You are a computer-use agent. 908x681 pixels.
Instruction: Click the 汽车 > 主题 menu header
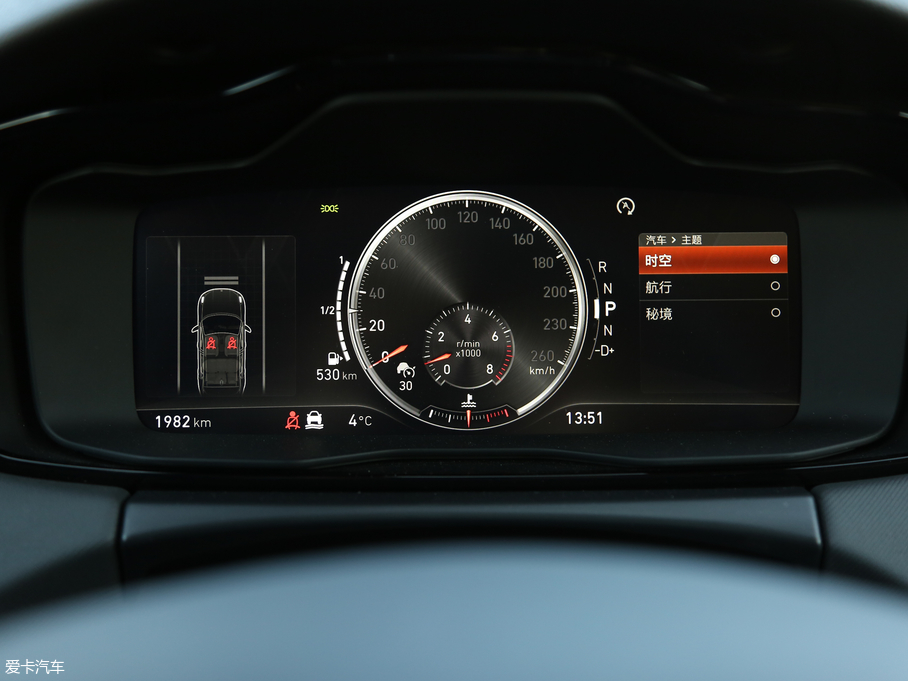click(675, 240)
